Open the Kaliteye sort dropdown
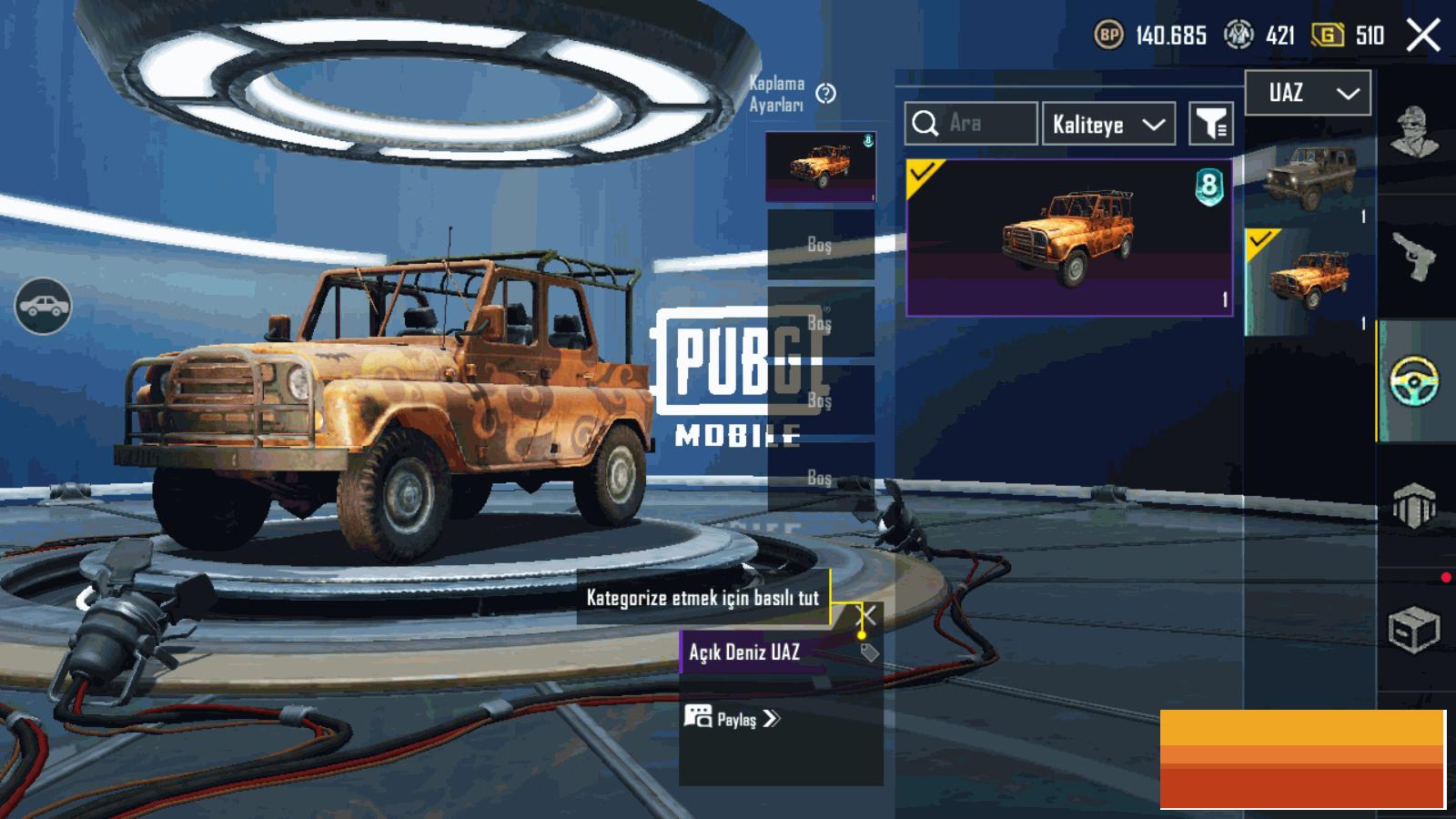1456x819 pixels. click(1108, 124)
